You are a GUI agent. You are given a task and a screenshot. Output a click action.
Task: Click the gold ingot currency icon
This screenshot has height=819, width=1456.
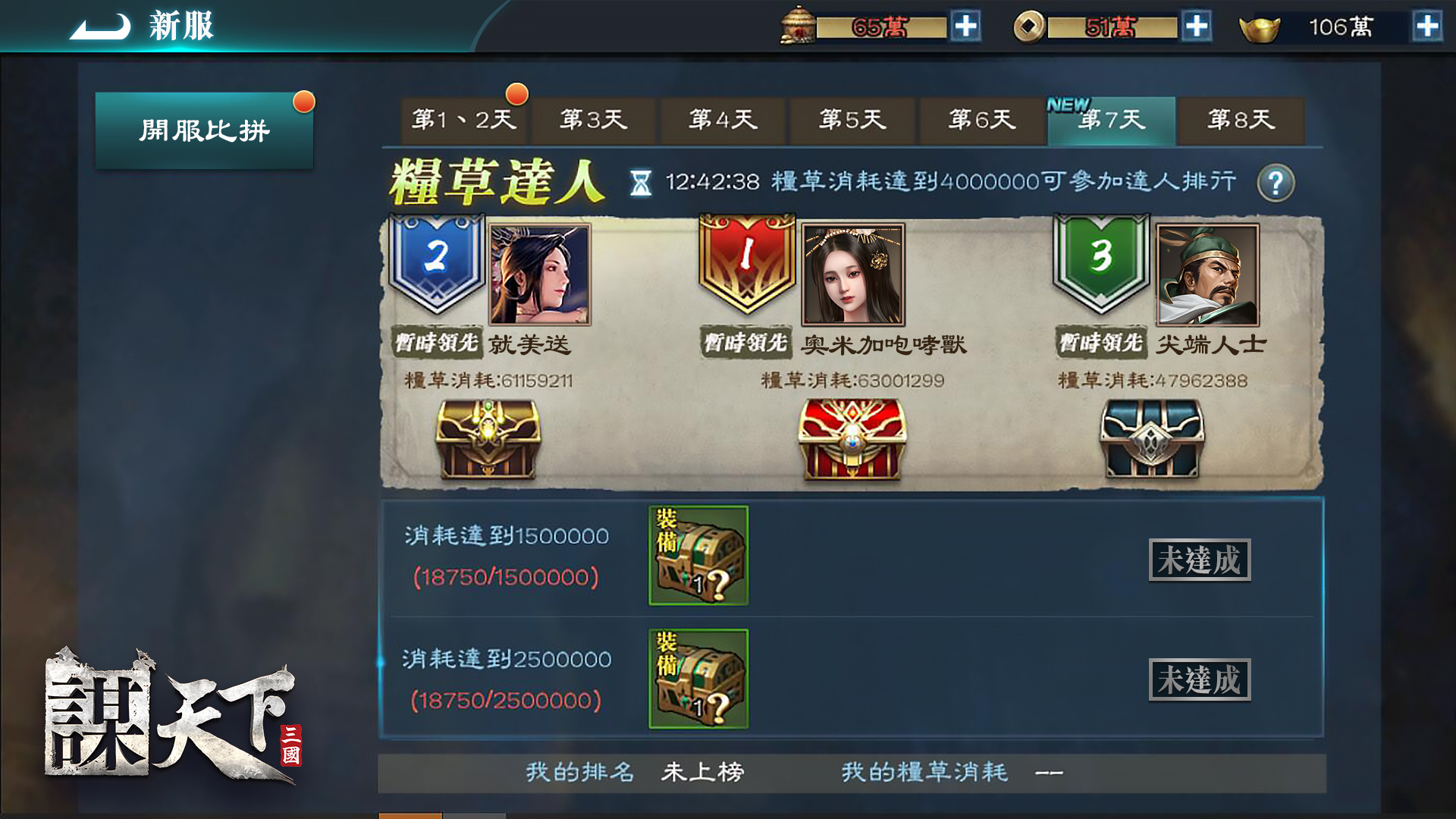click(x=1260, y=29)
